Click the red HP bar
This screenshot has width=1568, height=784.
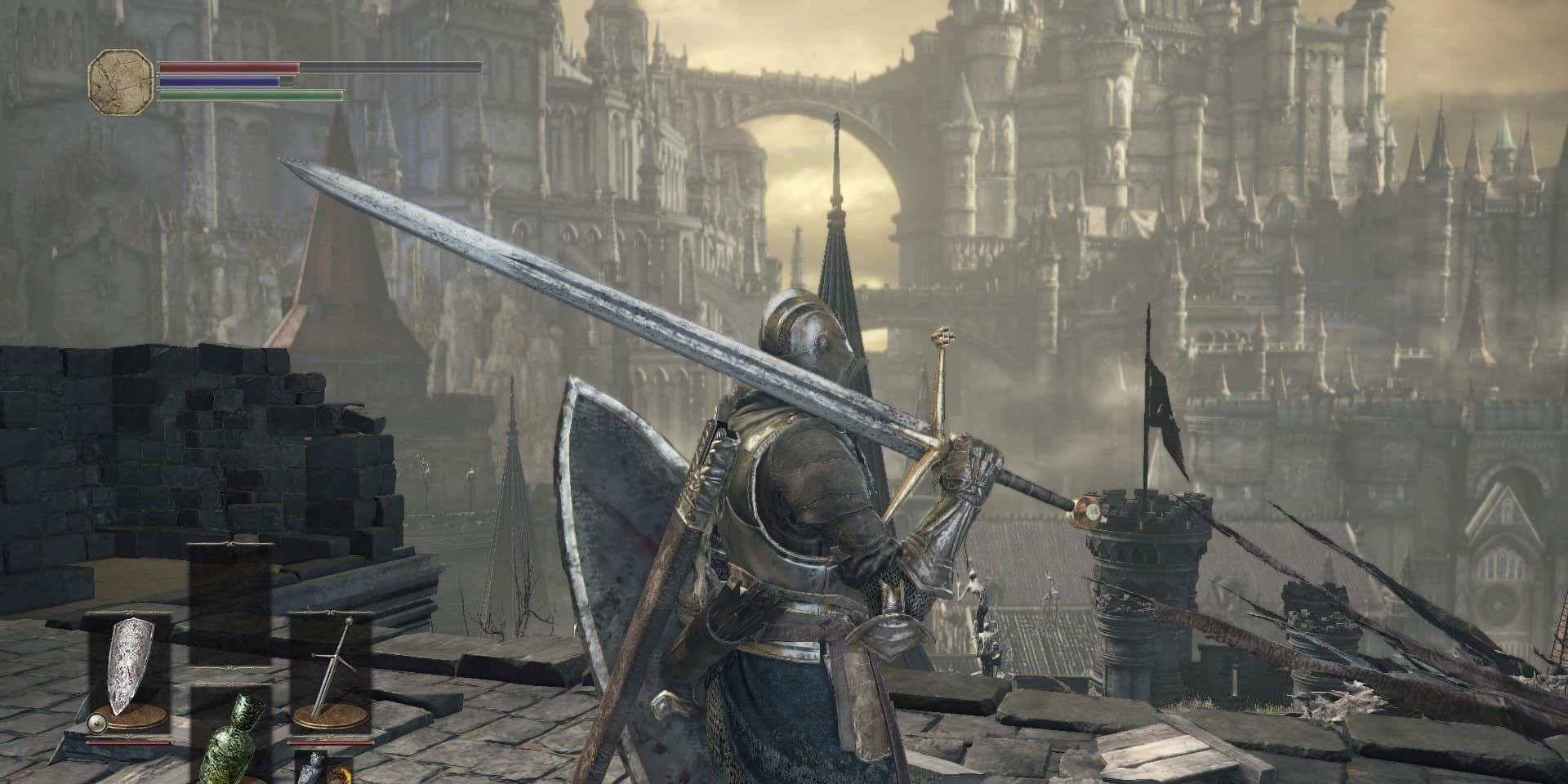pos(229,68)
